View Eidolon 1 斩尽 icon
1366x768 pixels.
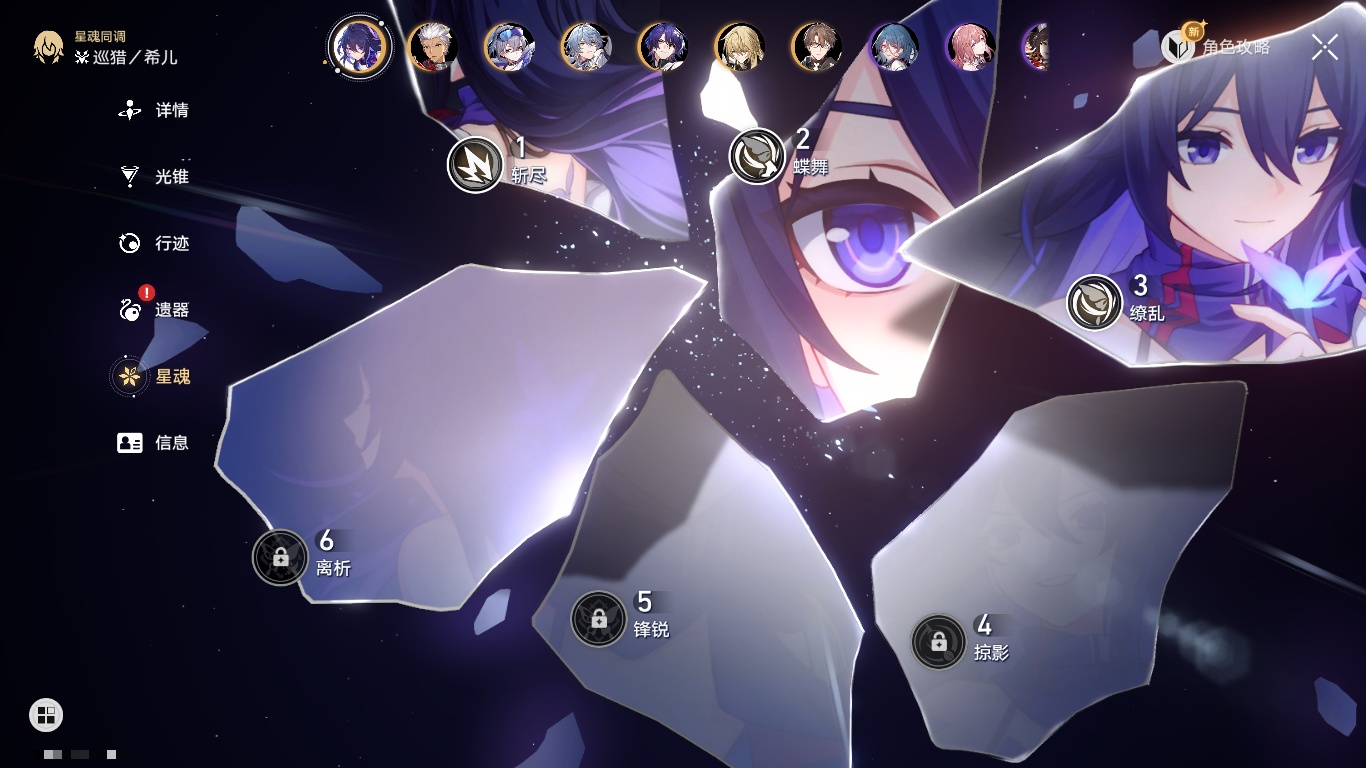pos(475,165)
